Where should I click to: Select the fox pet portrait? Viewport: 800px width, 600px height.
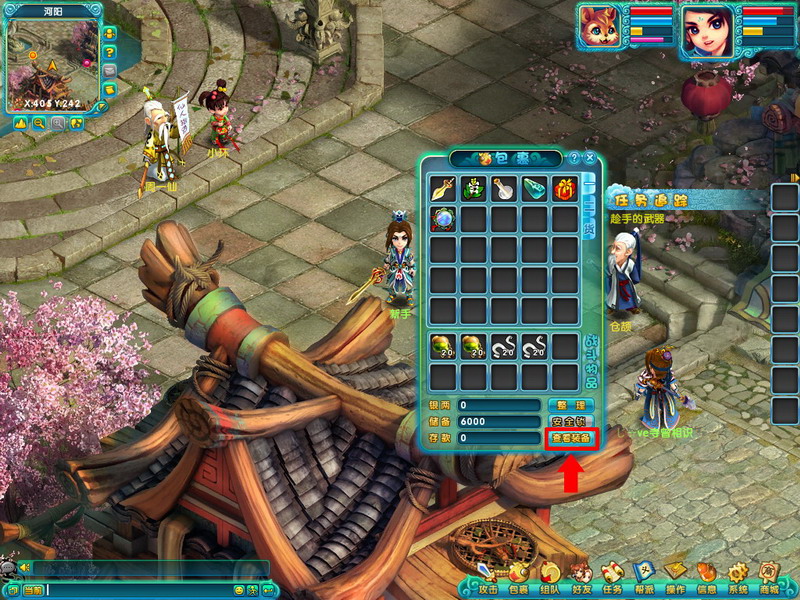600,28
